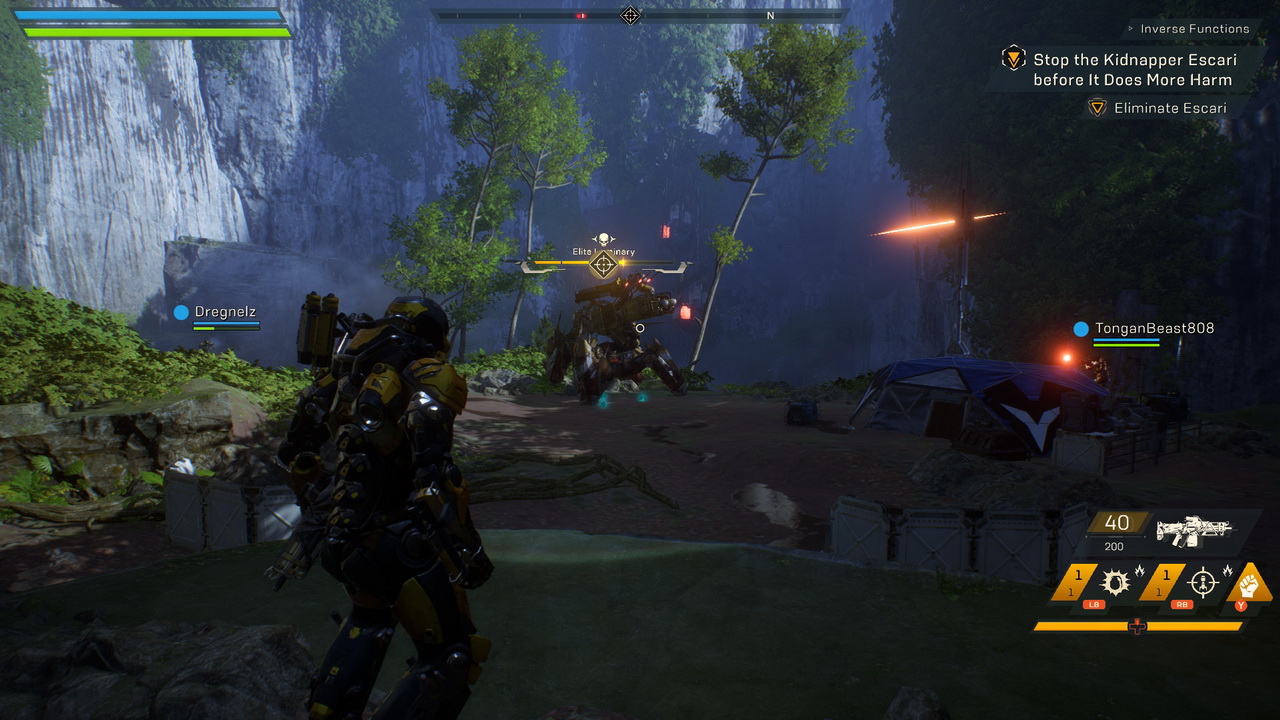Viewport: 1280px width, 720px height.
Task: Open the Stop the Kidnapper Escari objective
Action: 1132,70
